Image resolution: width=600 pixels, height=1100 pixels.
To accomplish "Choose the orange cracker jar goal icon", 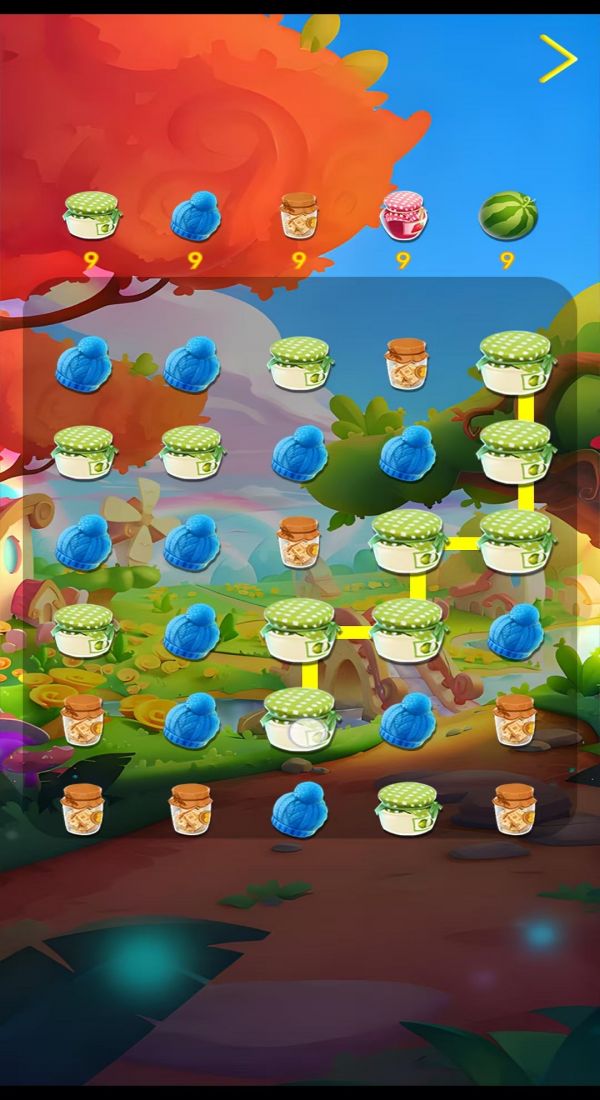I will (298, 216).
